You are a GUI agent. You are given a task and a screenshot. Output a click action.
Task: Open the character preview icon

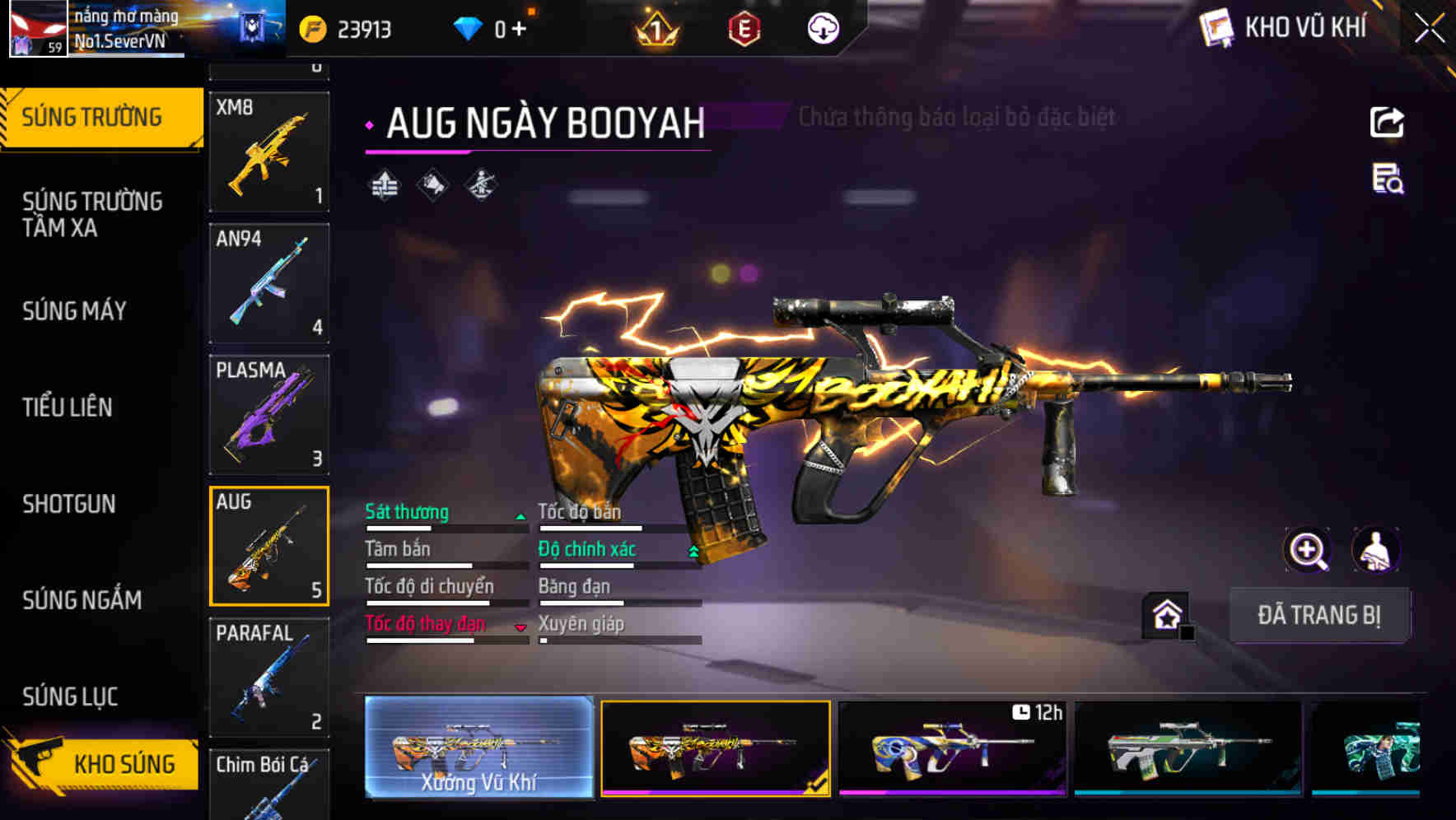pos(1375,550)
